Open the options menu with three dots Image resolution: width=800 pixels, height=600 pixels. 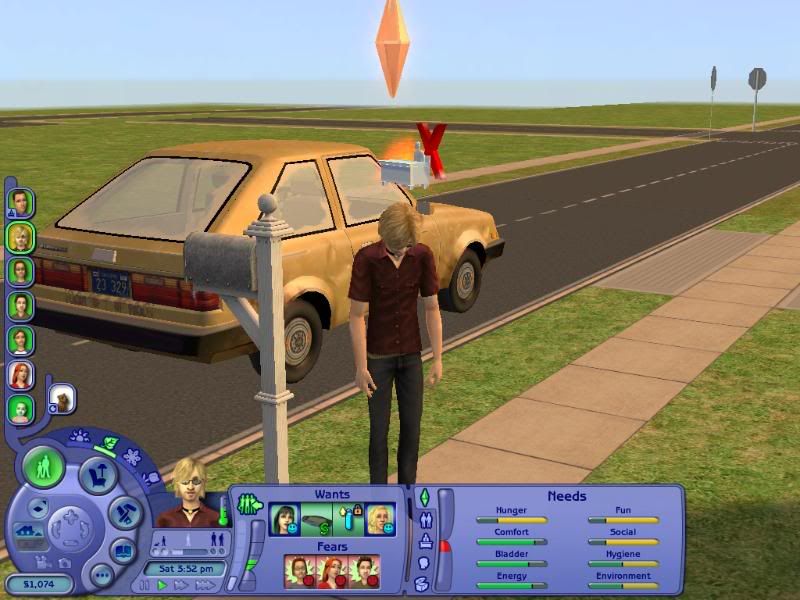coord(101,575)
